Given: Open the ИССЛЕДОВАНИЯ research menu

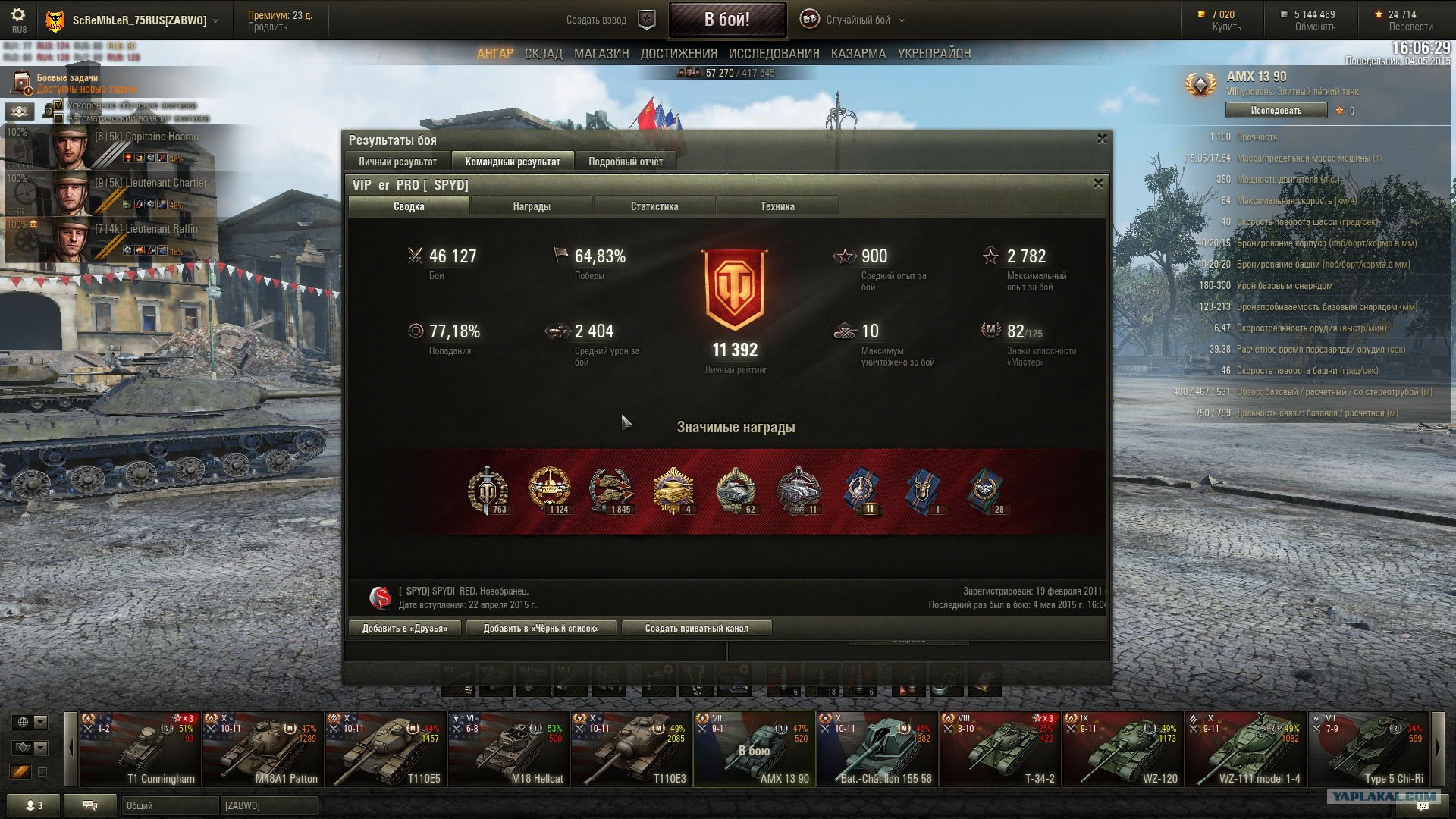Looking at the screenshot, I should pos(773,54).
